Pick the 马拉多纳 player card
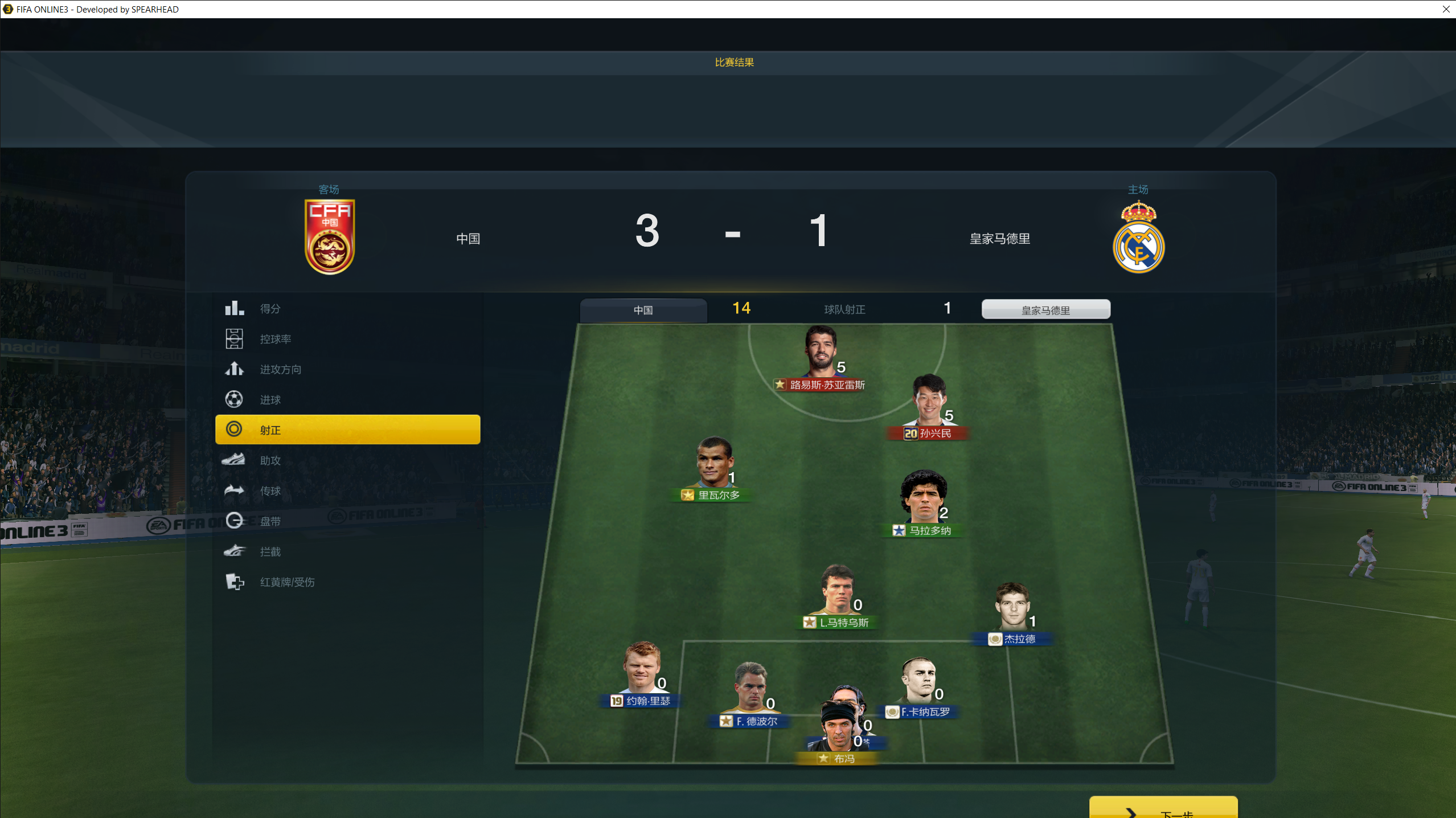Image resolution: width=1456 pixels, height=818 pixels. (923, 504)
